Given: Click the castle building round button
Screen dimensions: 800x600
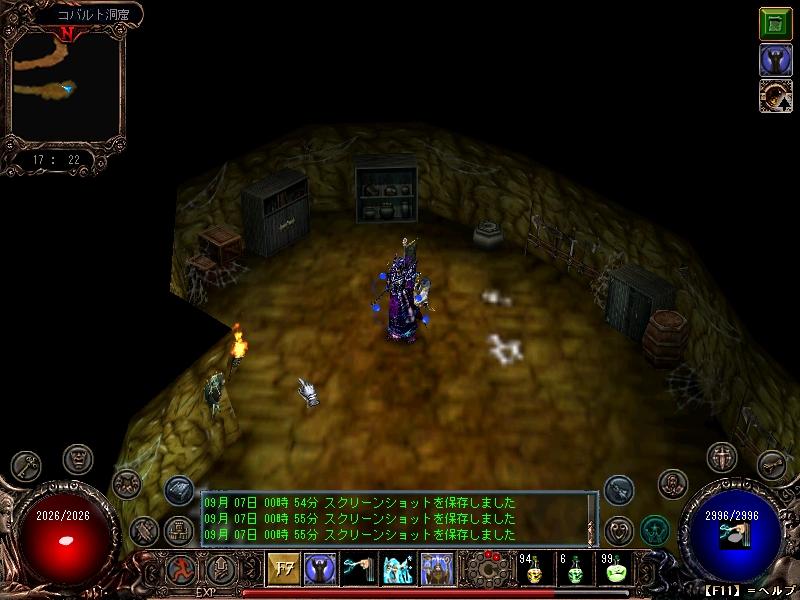Looking at the screenshot, I should [x=180, y=529].
